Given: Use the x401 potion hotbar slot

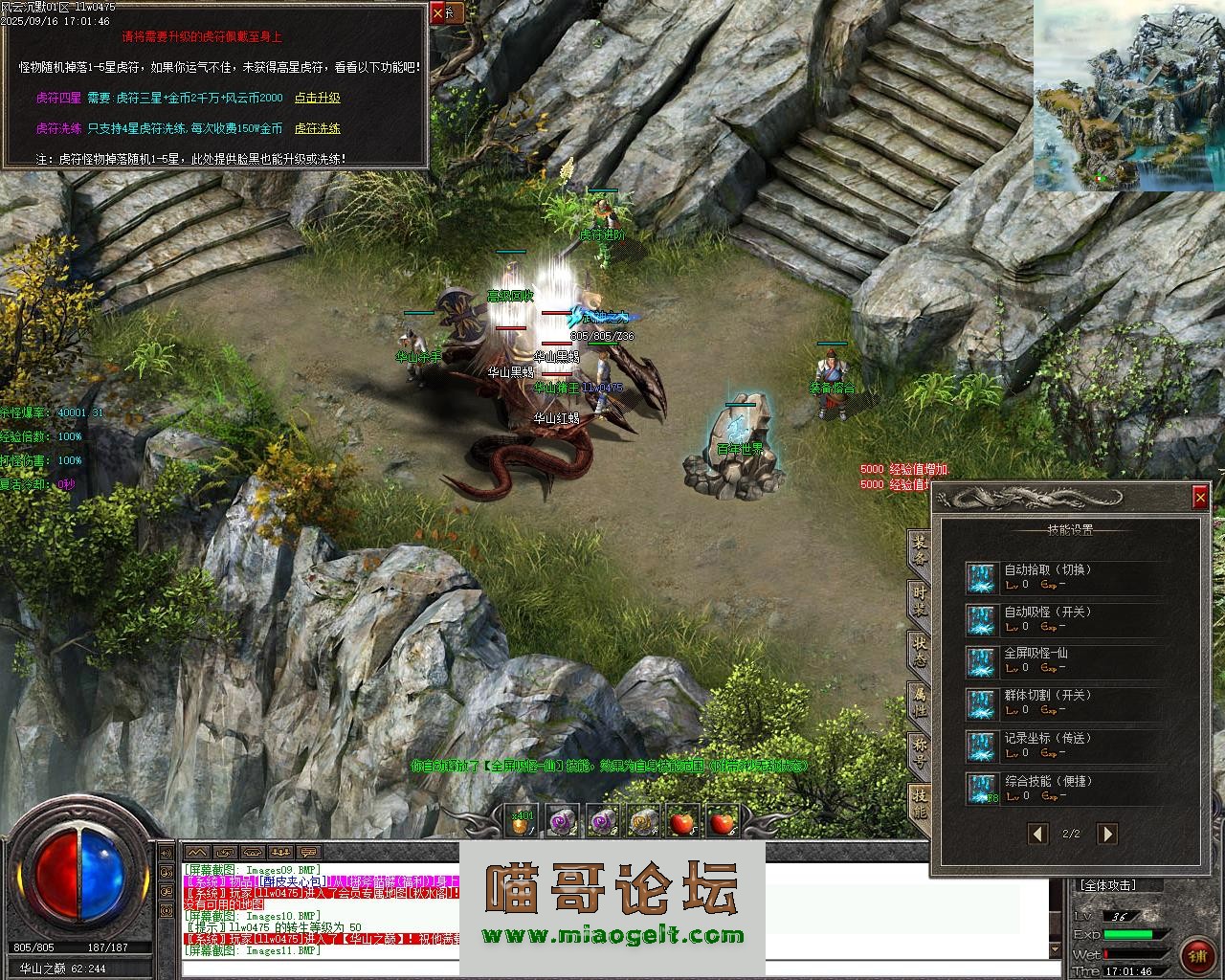Looking at the screenshot, I should pos(522,821).
